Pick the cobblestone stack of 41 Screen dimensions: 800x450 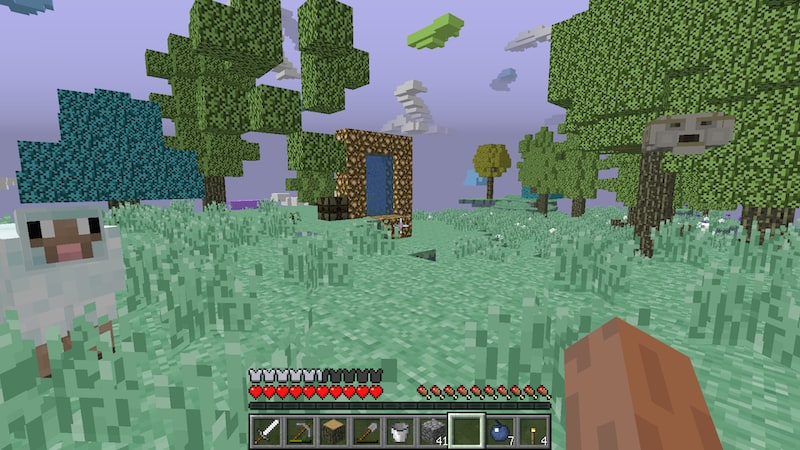click(x=433, y=431)
